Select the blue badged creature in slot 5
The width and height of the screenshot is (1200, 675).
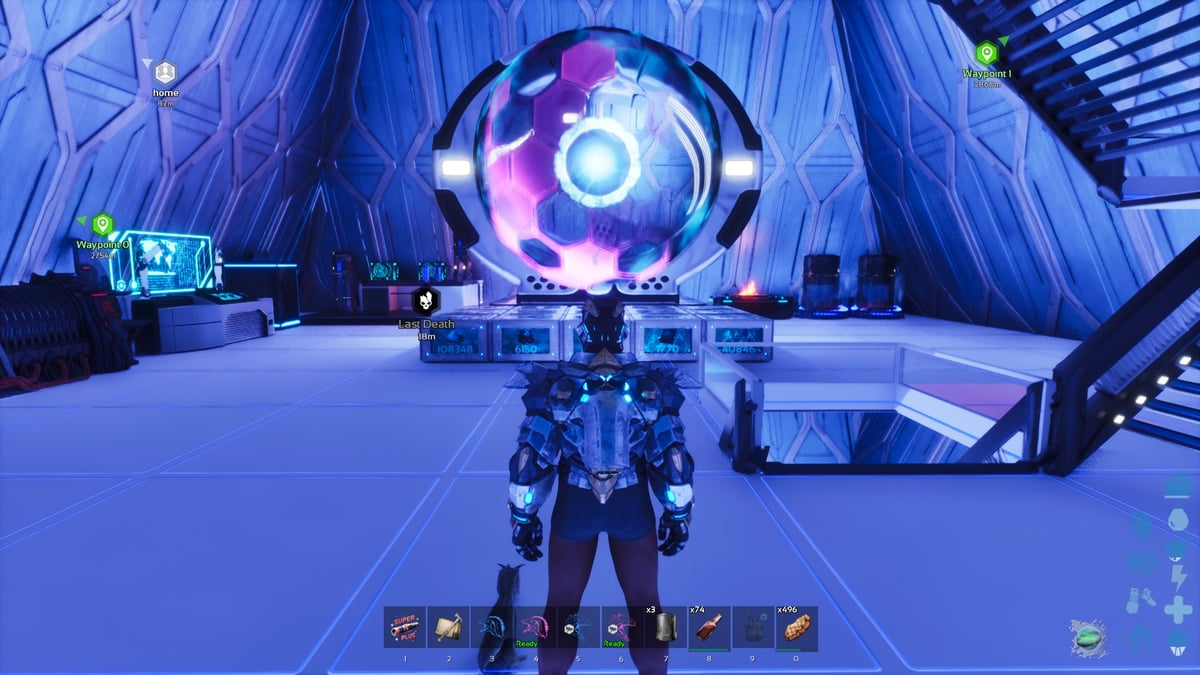[578, 627]
